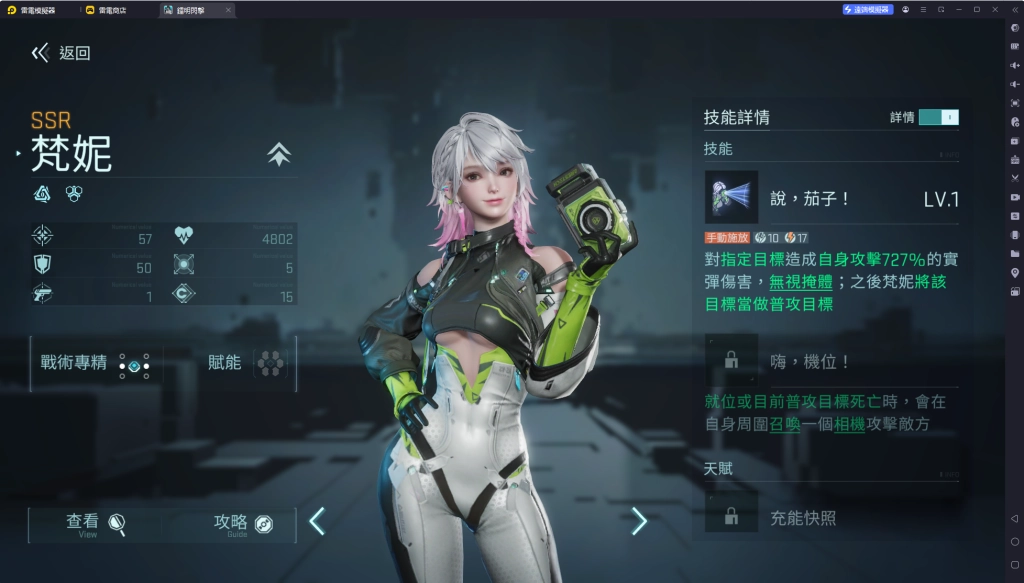Open the 戰術專精 tactical specialization panel
Screen dimensions: 1024x583
(95, 363)
